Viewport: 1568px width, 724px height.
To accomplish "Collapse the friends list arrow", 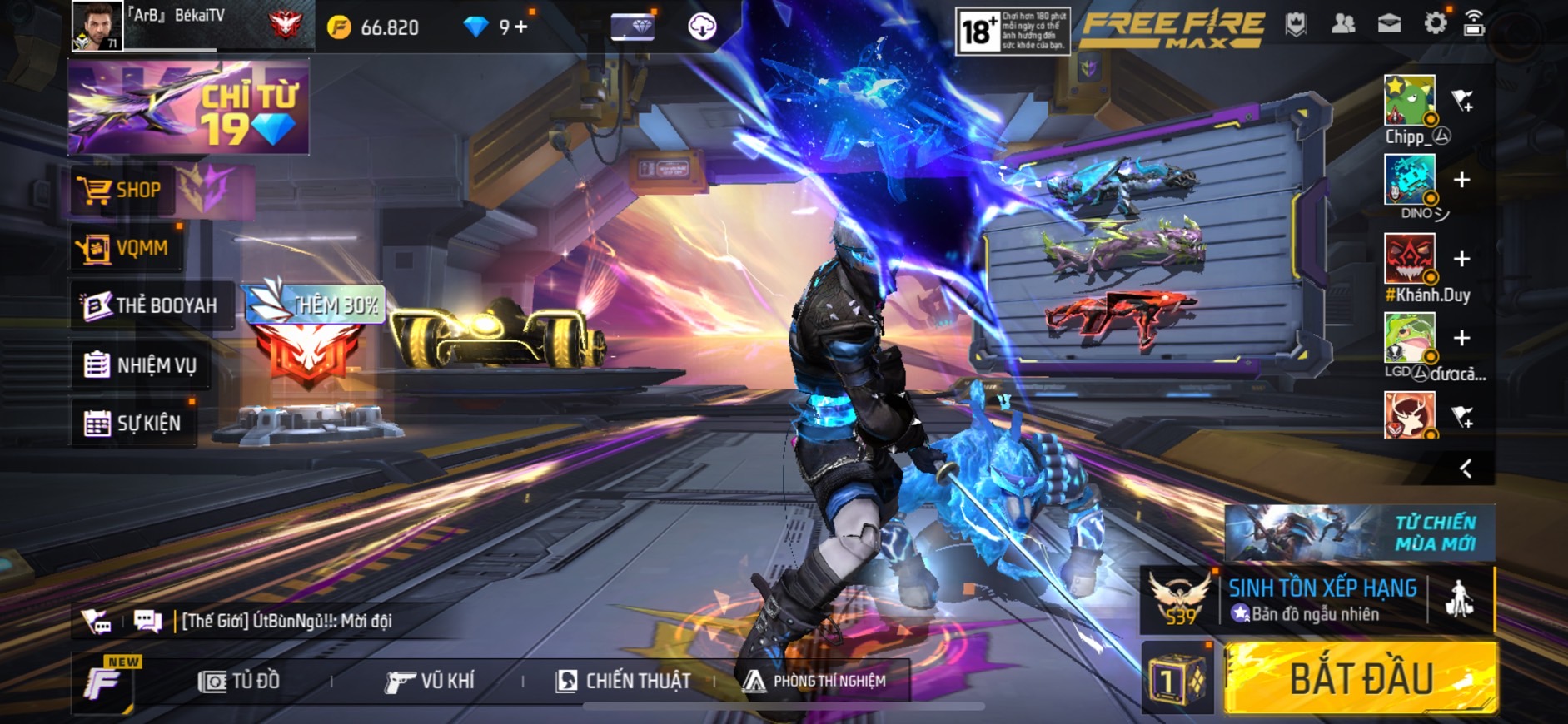I will pyautogui.click(x=1466, y=469).
